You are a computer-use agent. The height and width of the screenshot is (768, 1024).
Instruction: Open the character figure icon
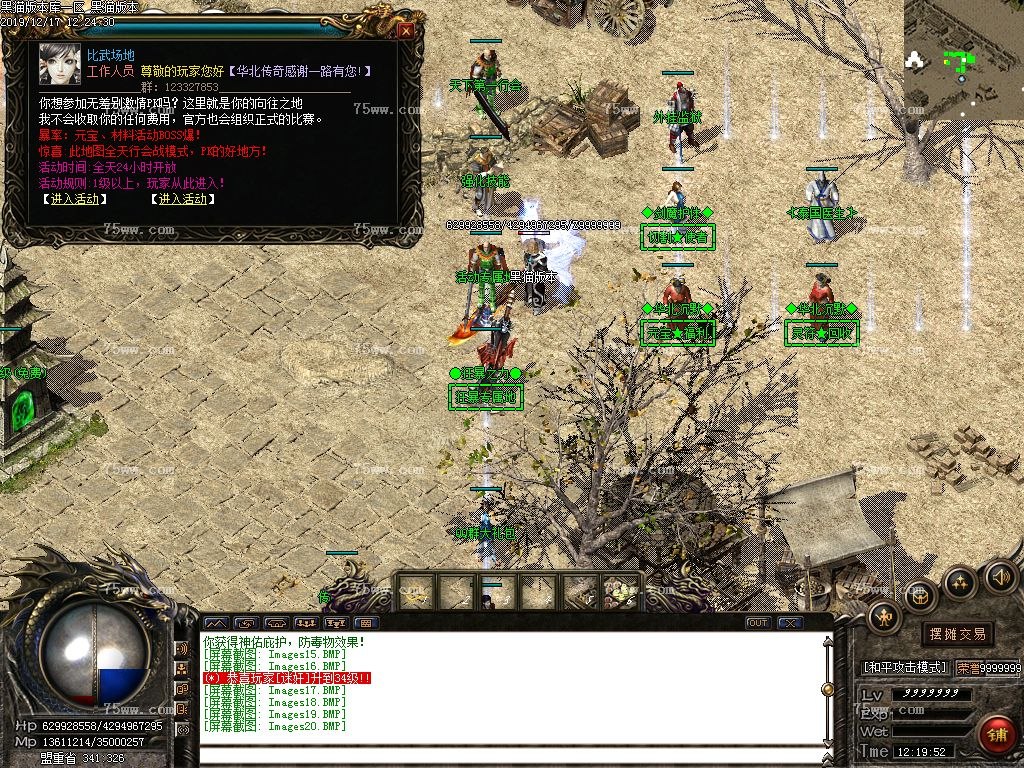click(x=884, y=616)
